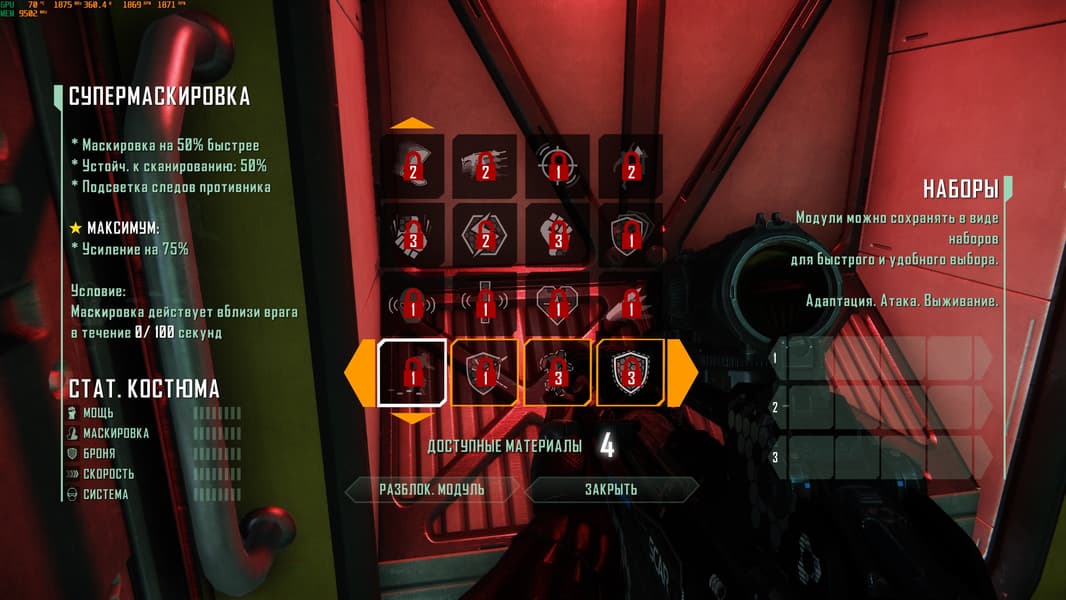Select loadout set number 2
The height and width of the screenshot is (600, 1066).
pyautogui.click(x=885, y=407)
